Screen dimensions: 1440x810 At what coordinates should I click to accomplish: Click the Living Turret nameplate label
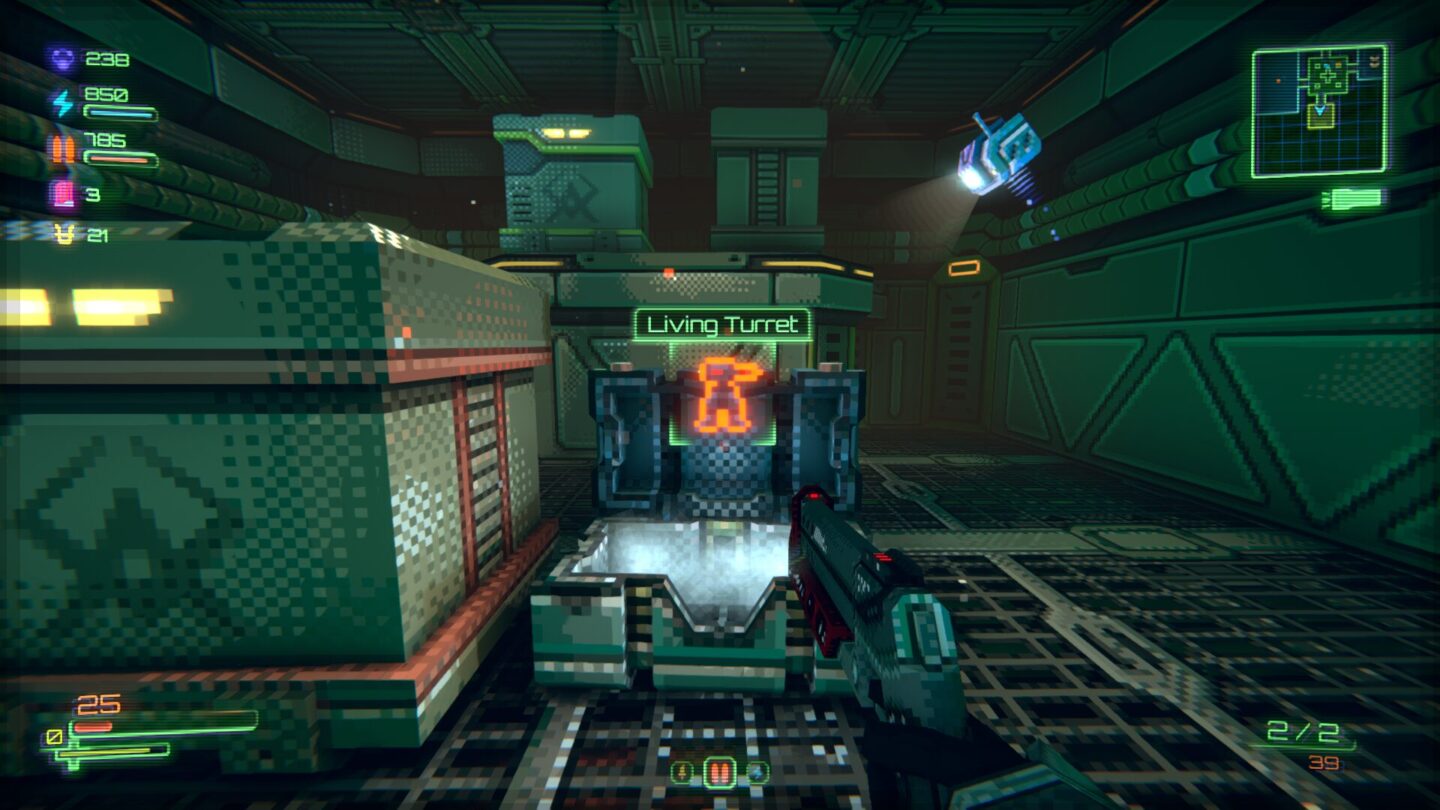click(723, 321)
